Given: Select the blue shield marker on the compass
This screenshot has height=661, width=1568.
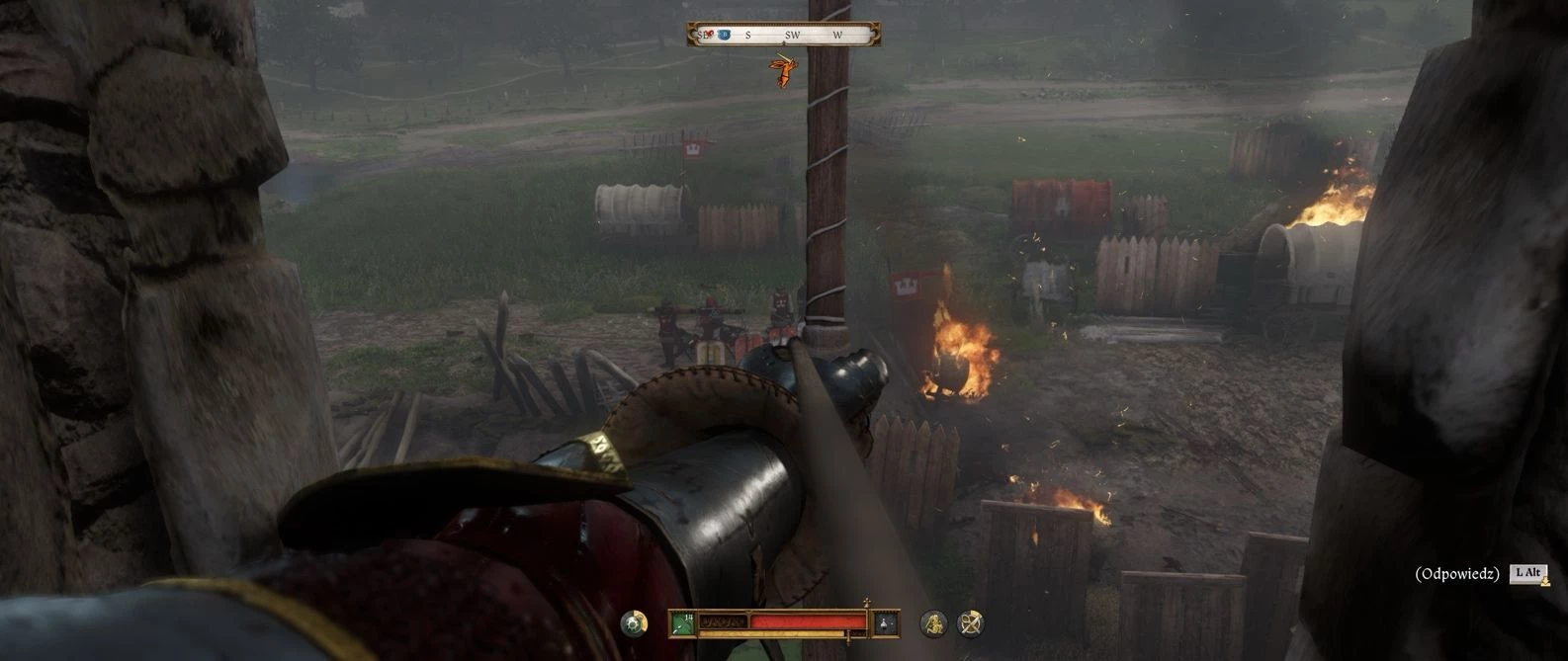Looking at the screenshot, I should [724, 36].
